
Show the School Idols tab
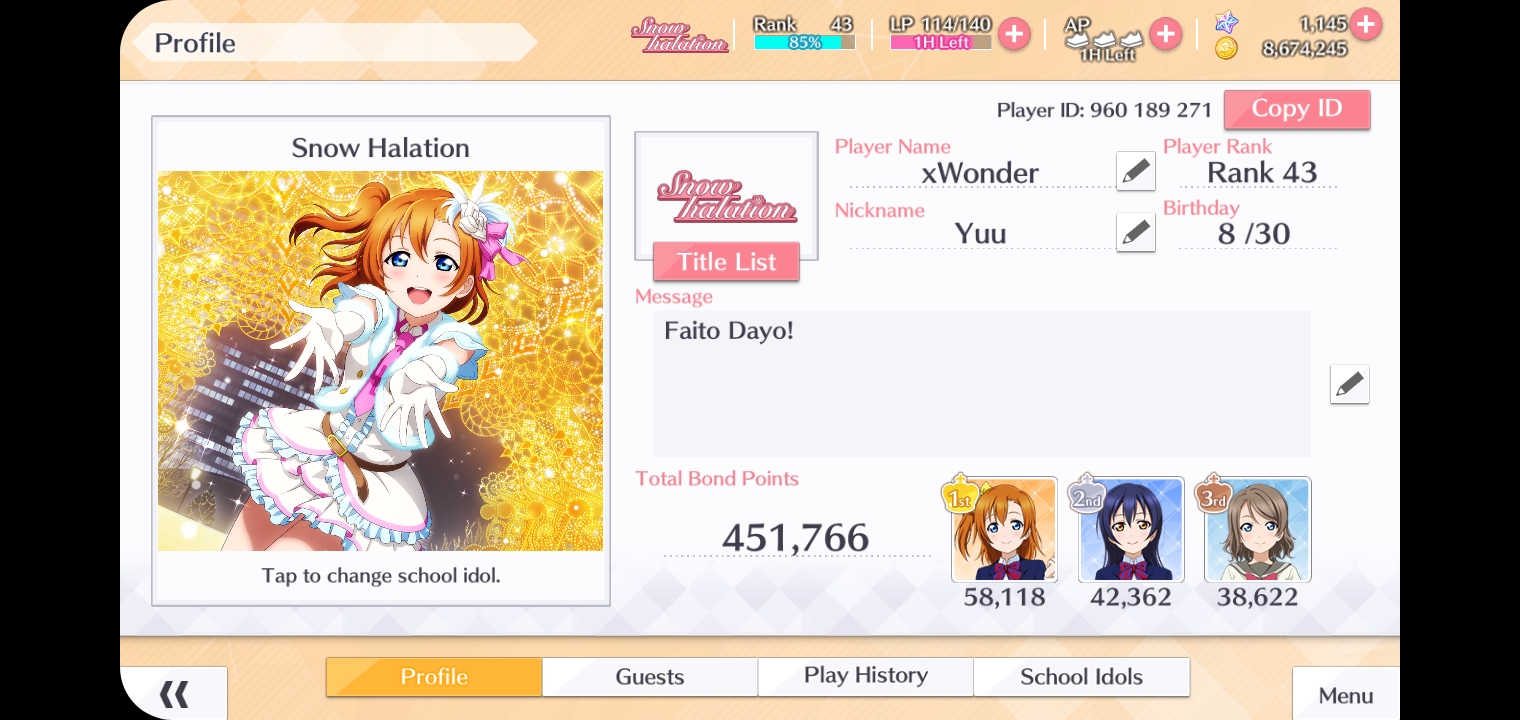(1081, 677)
